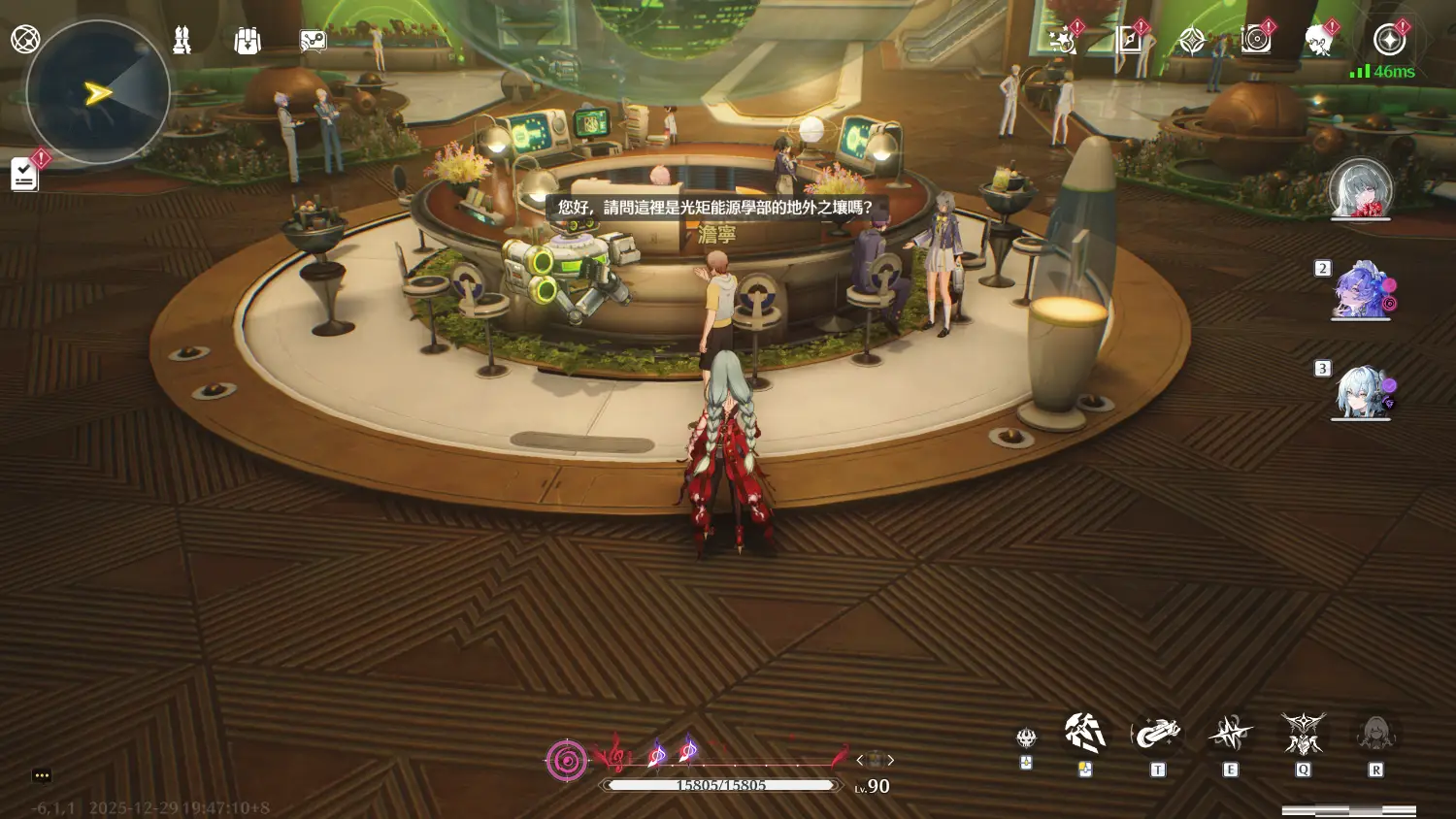
Task: Open the backpack inventory
Action: point(248,41)
